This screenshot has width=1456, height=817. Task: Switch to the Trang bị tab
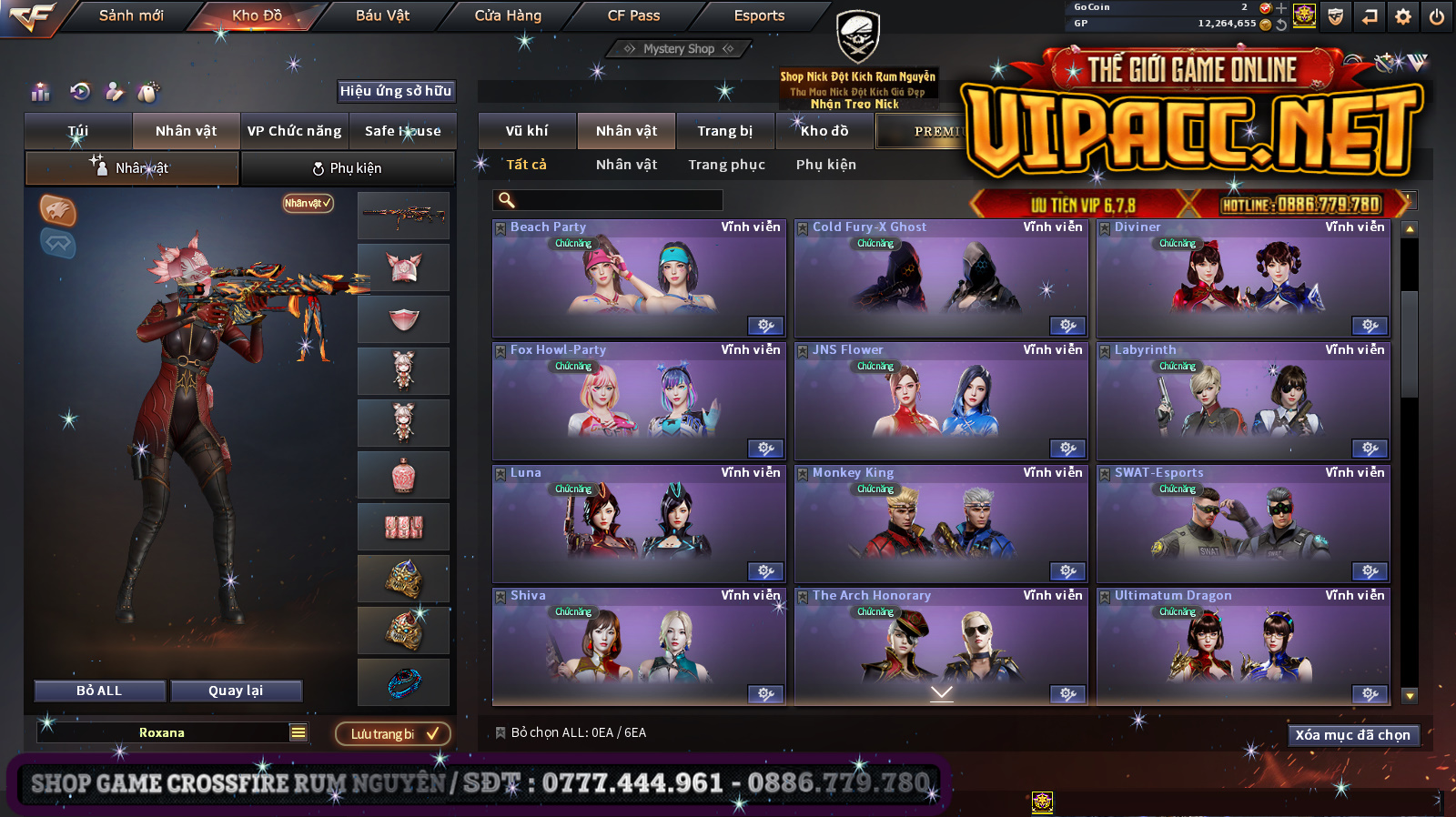click(x=724, y=131)
